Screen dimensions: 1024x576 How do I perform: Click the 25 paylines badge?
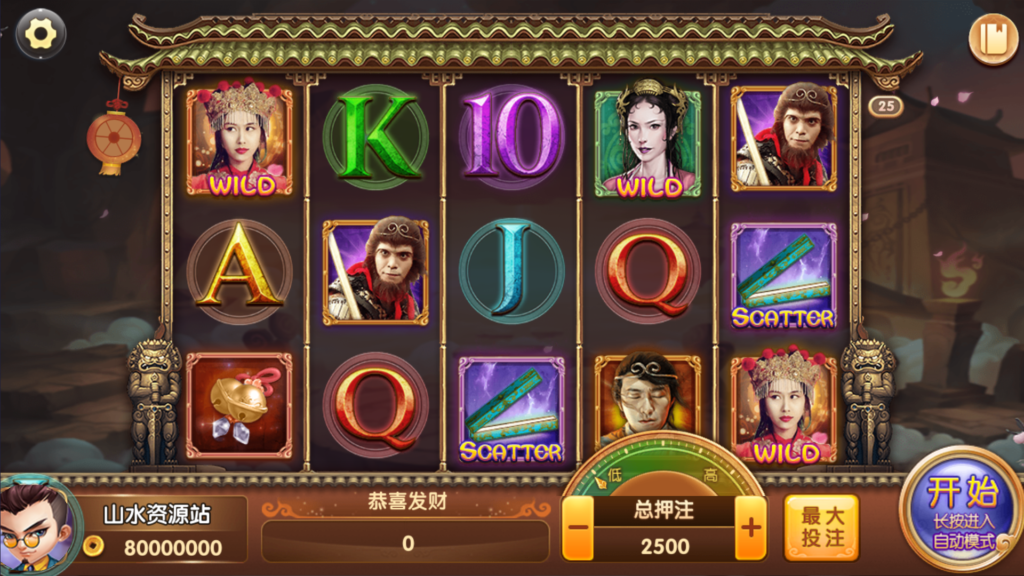pos(885,105)
